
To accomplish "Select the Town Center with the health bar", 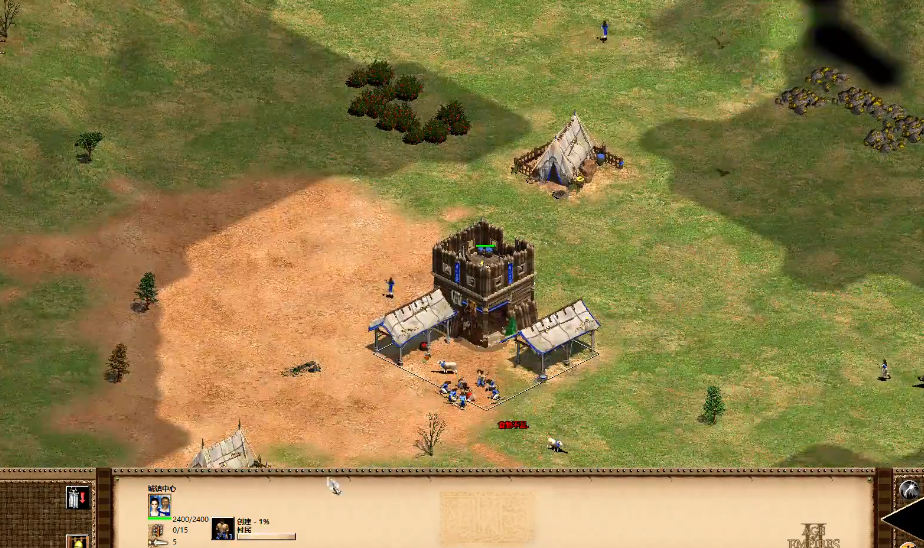I will point(484,280).
